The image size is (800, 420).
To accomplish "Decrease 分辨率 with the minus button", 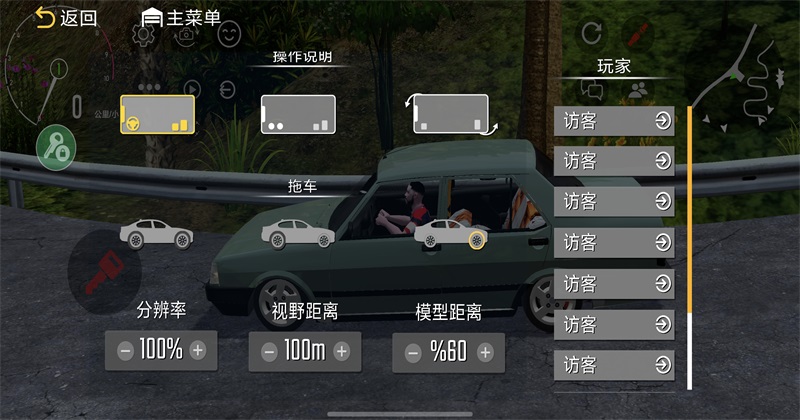I will click(x=125, y=350).
